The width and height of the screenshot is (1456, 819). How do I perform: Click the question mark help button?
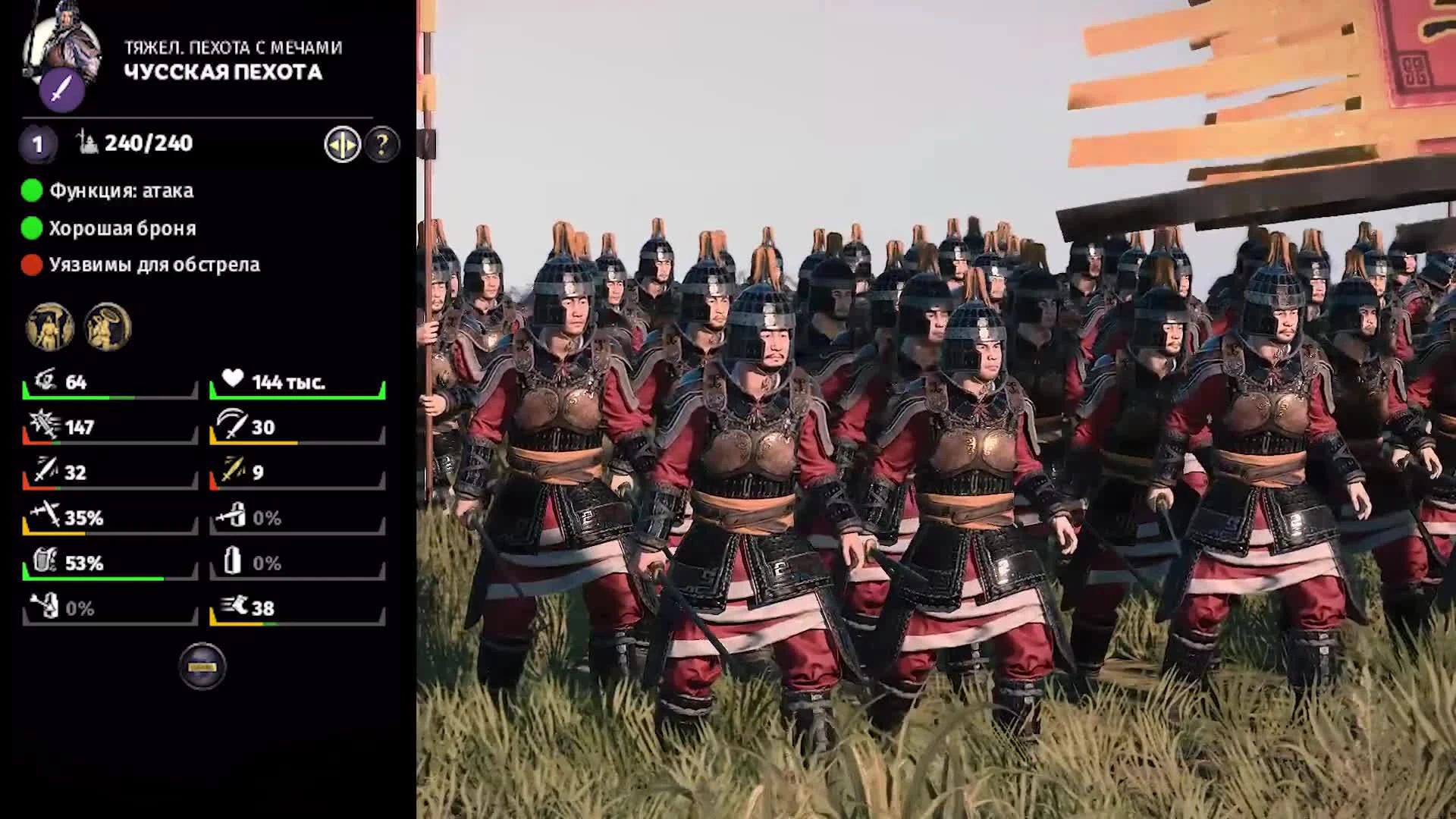tap(382, 144)
